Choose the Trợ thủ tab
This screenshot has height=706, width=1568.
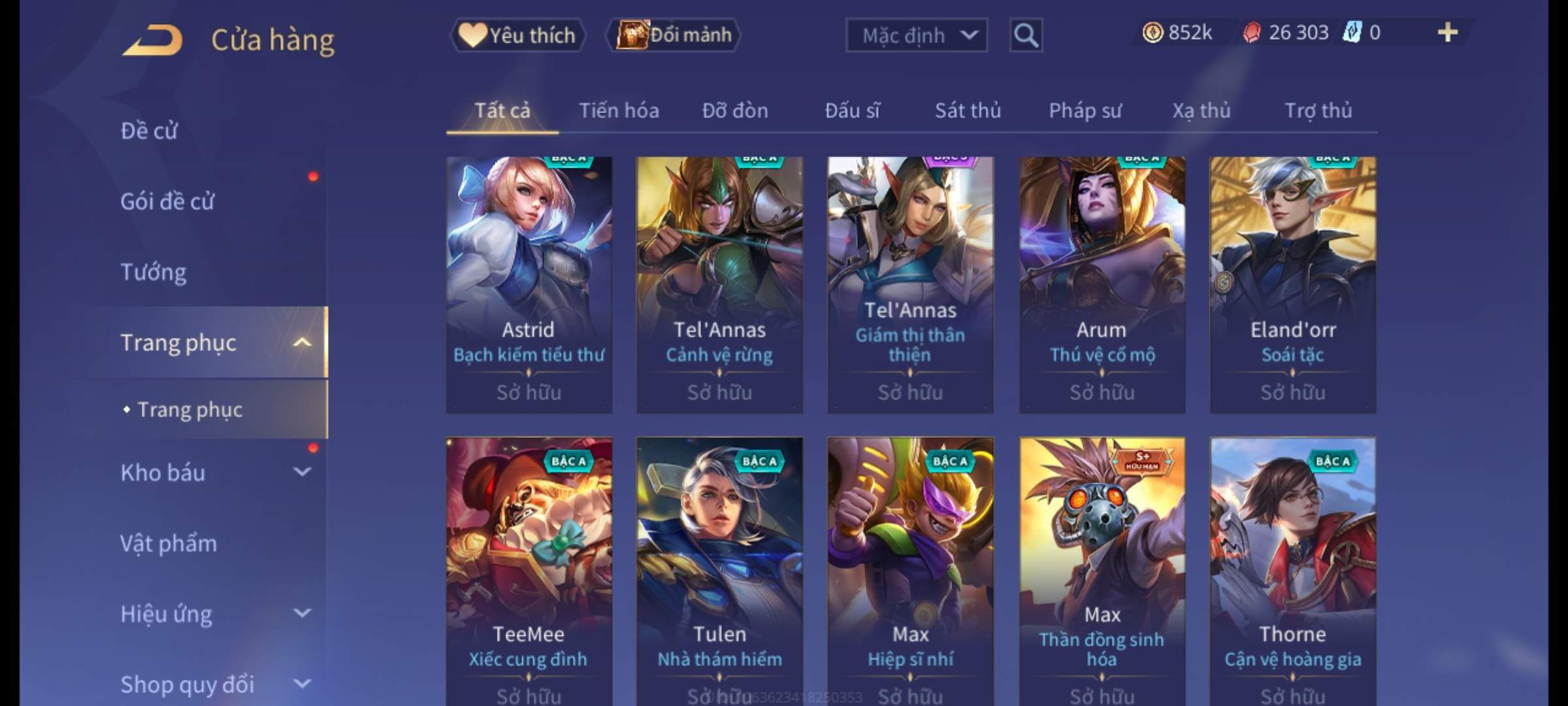click(1318, 110)
